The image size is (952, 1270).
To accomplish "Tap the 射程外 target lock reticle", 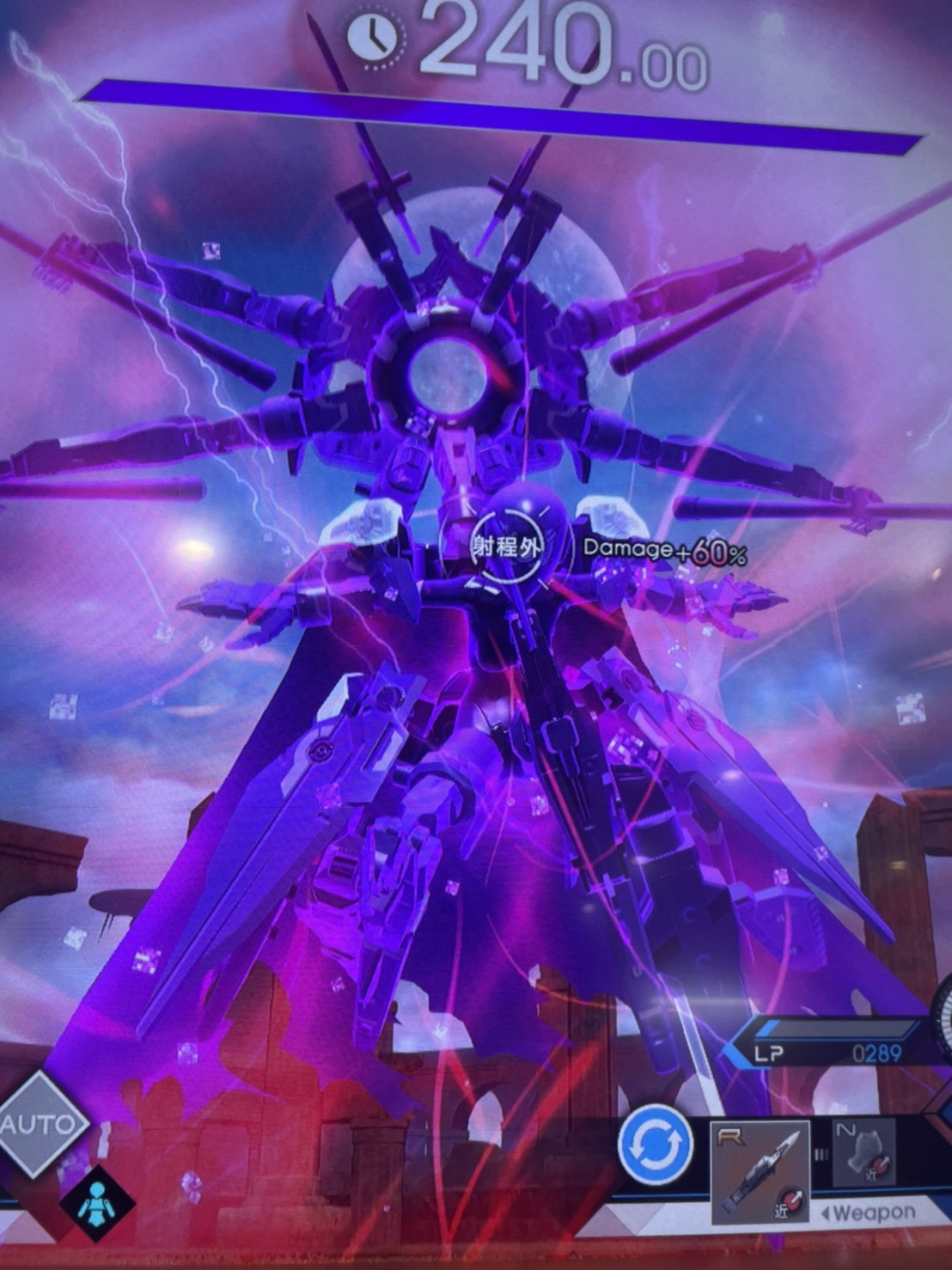I will 506,545.
